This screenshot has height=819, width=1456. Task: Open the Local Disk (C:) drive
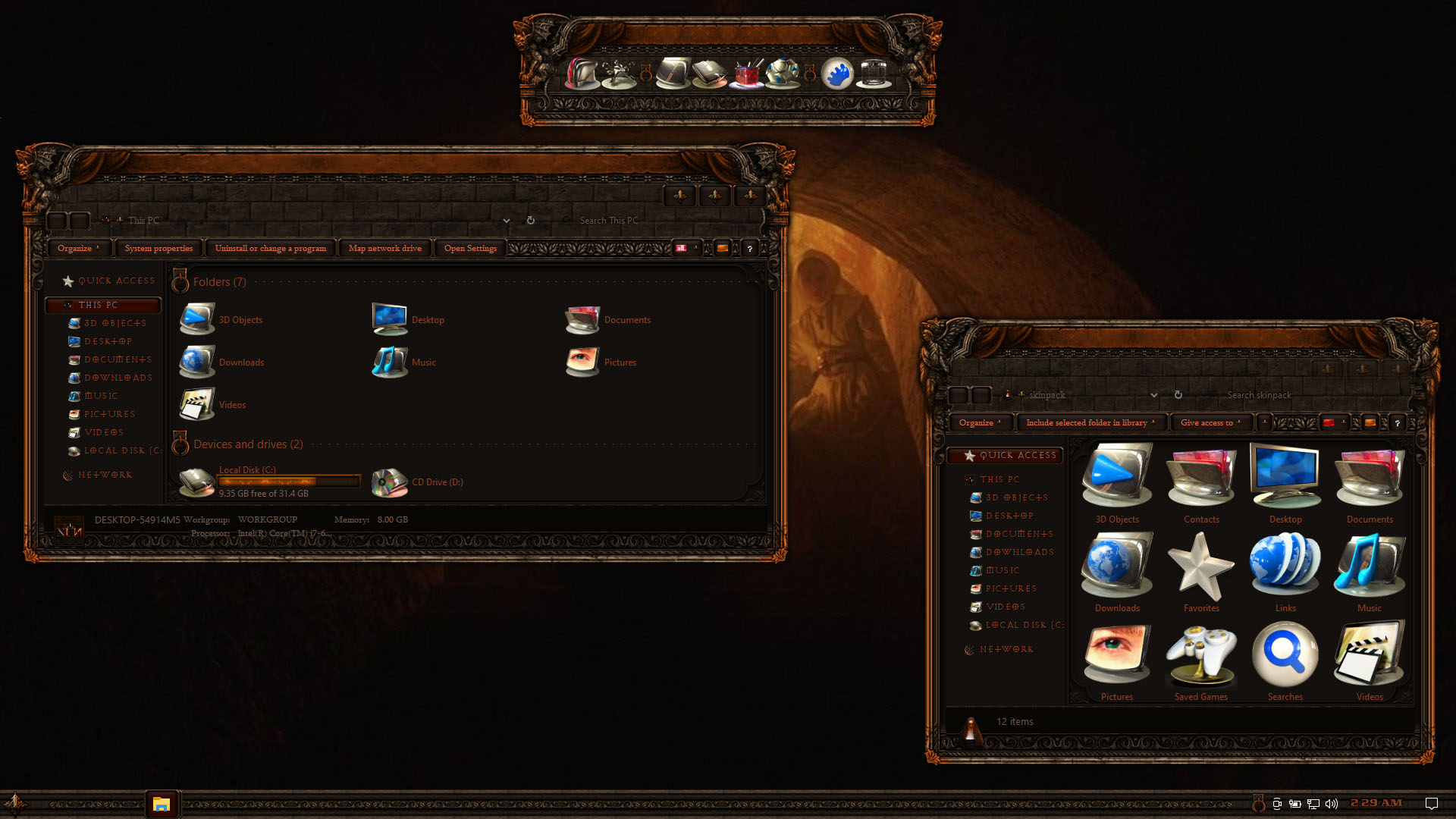(x=198, y=482)
